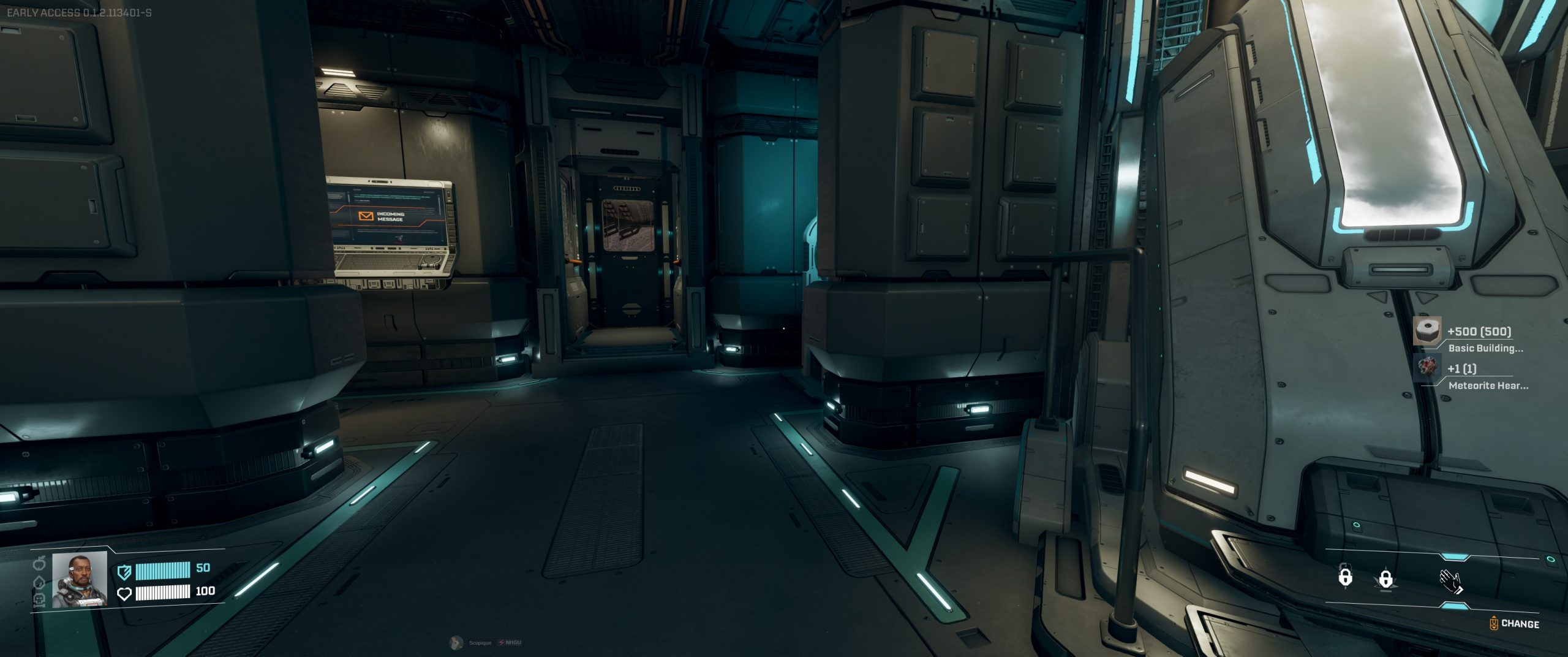Select the locked slot with circular arrow
The height and width of the screenshot is (657, 1568).
coord(1345,576)
